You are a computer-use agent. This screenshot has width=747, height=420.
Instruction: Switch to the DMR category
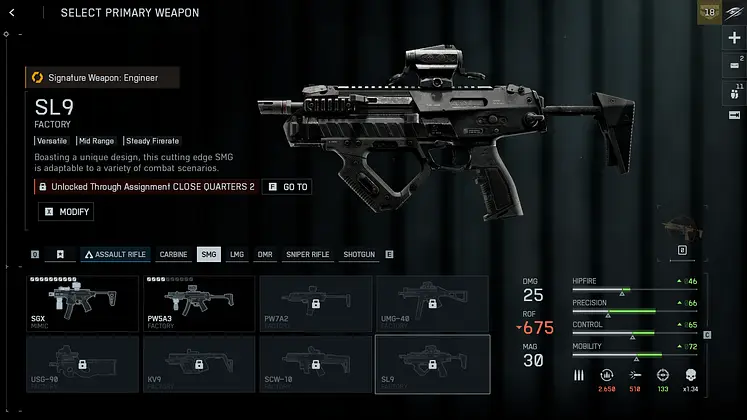[265, 255]
